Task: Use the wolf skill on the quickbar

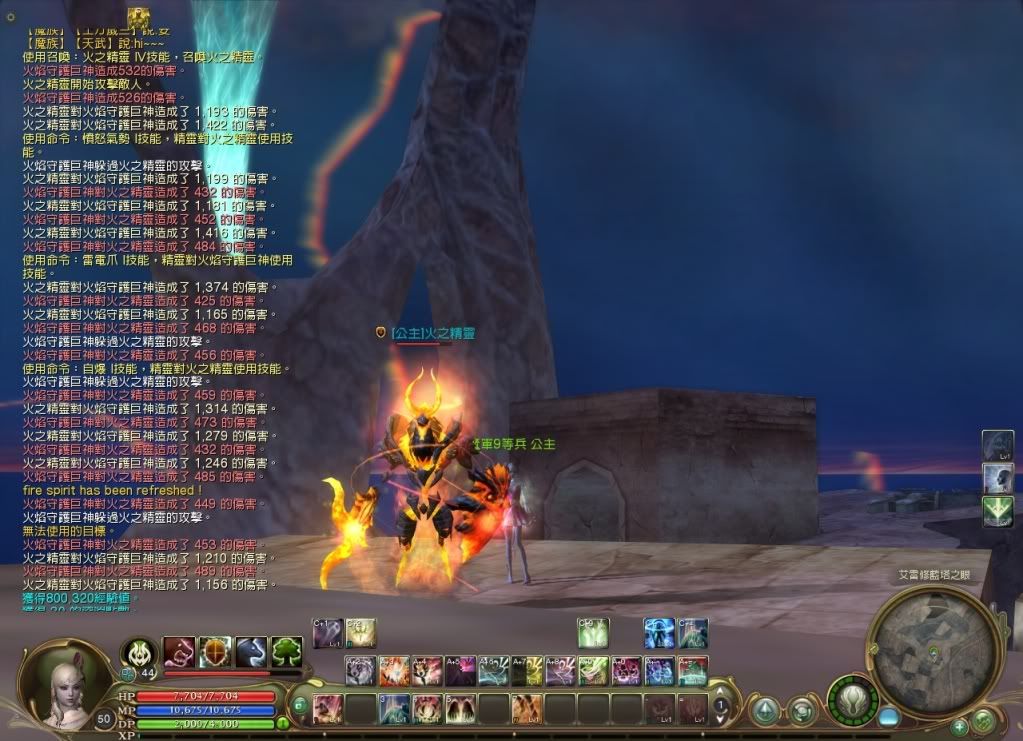Action: click(360, 670)
